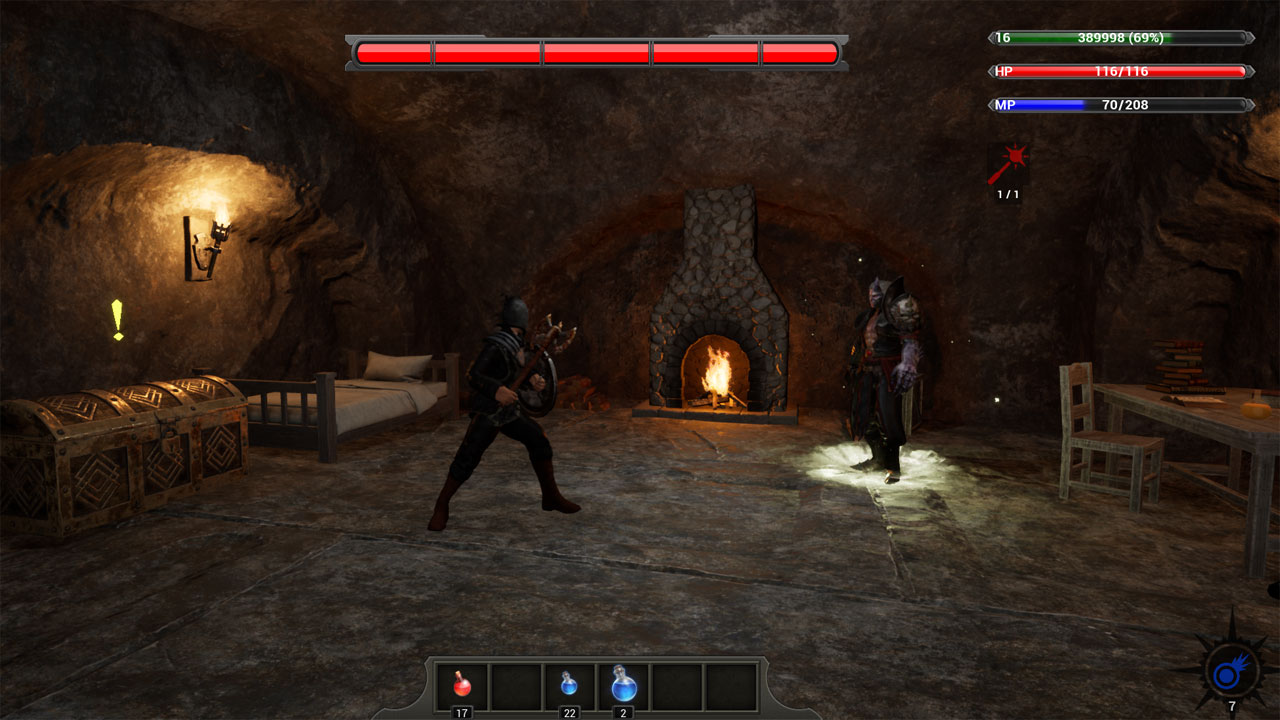
Task: Use the red health potion slot
Action: point(462,685)
